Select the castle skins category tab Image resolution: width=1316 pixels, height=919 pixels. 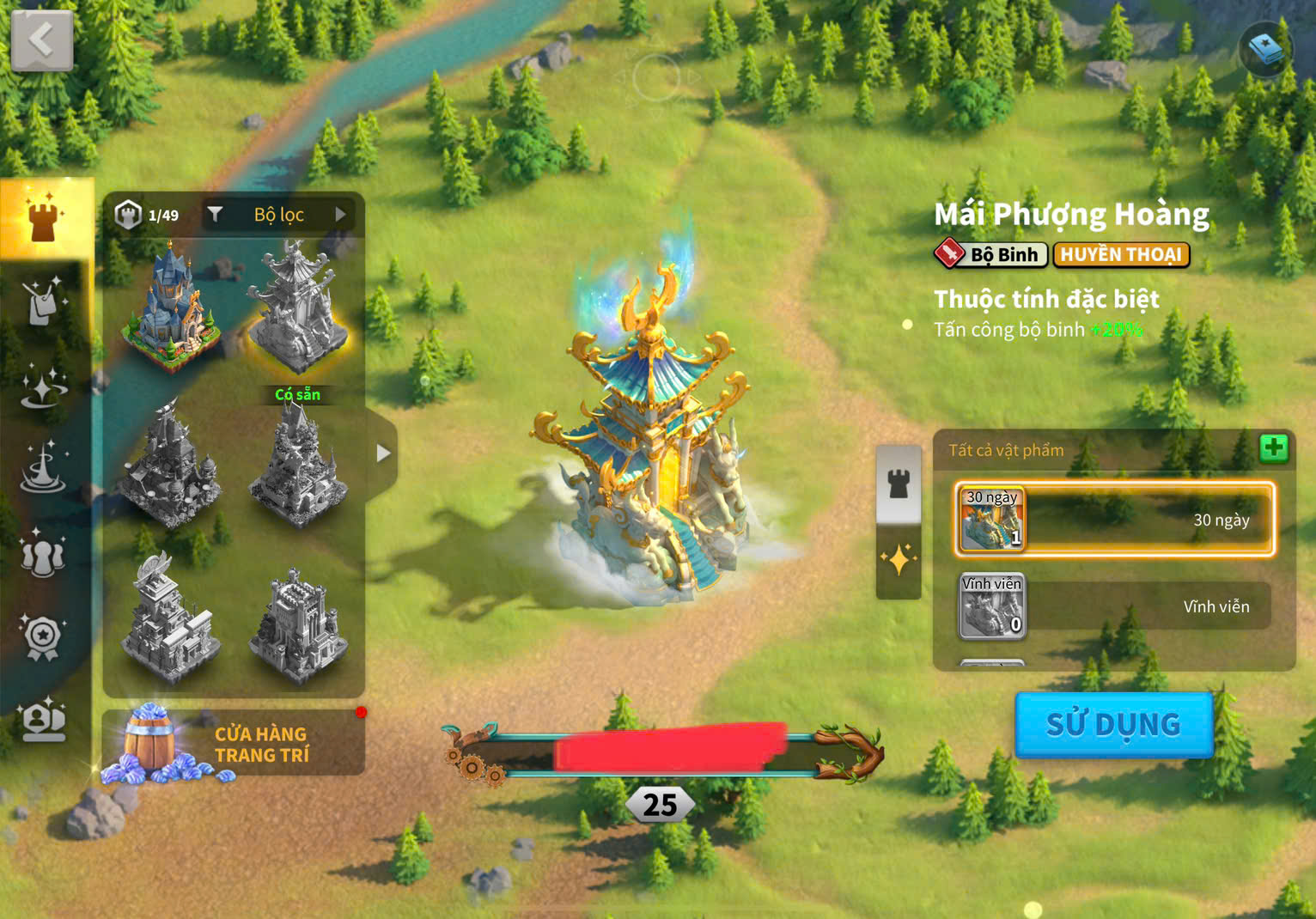click(45, 217)
